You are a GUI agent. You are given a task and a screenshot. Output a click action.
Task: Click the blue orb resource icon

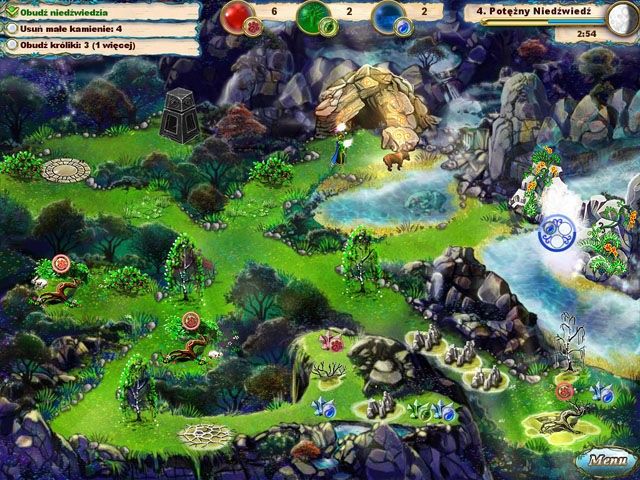[x=386, y=18]
